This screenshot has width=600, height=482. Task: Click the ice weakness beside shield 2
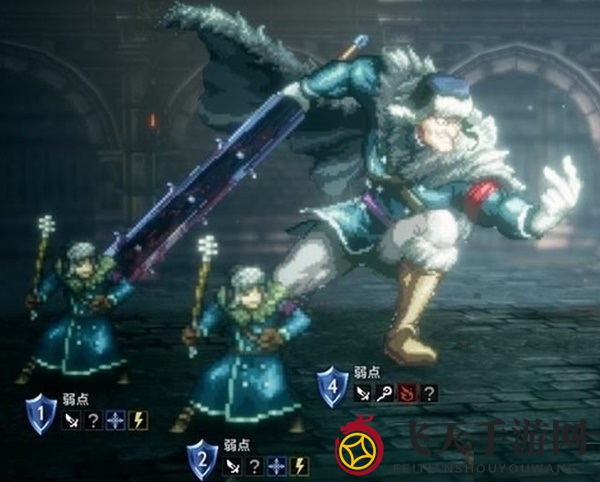click(277, 466)
